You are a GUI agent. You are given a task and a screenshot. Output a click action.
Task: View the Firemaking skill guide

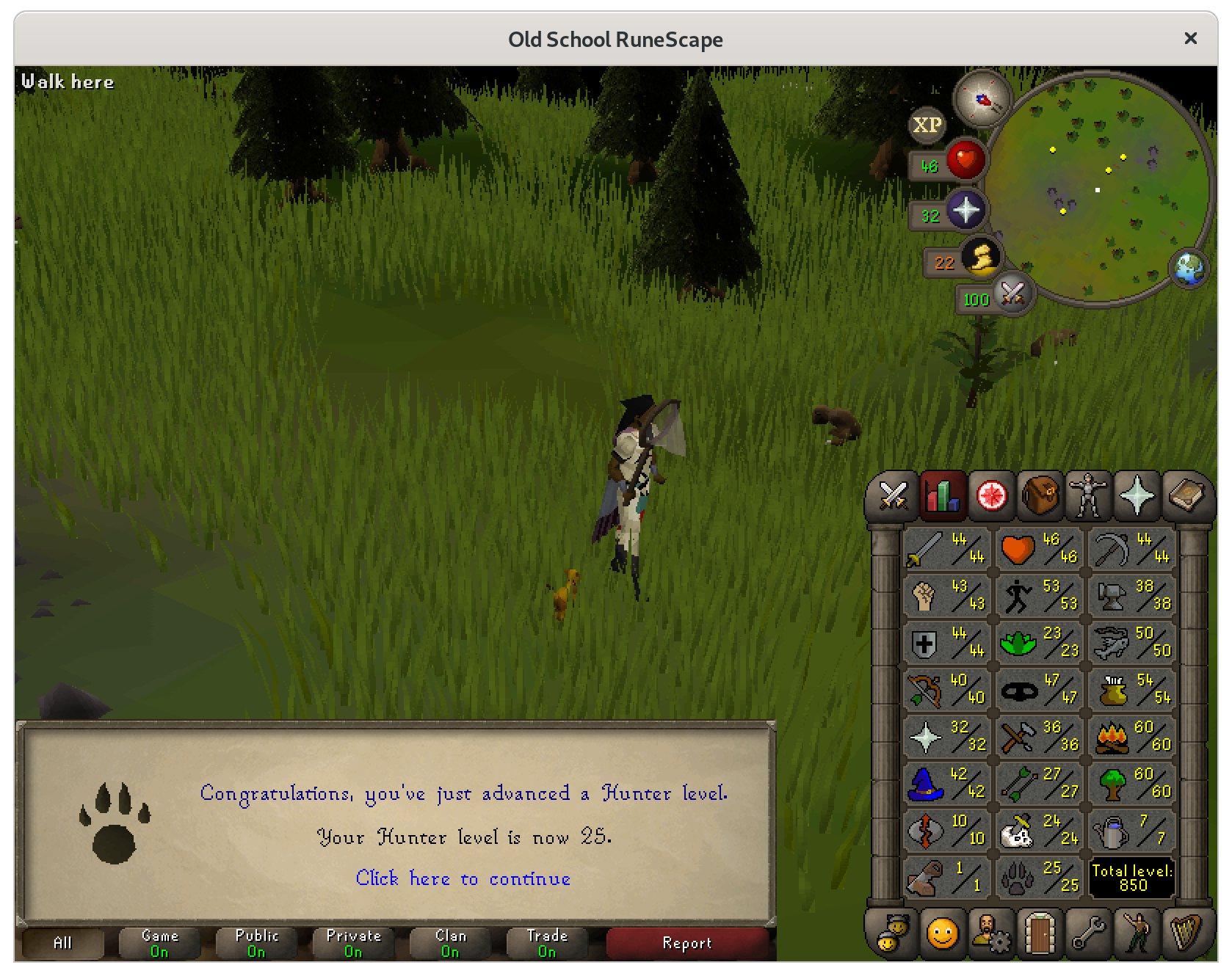(x=1131, y=736)
